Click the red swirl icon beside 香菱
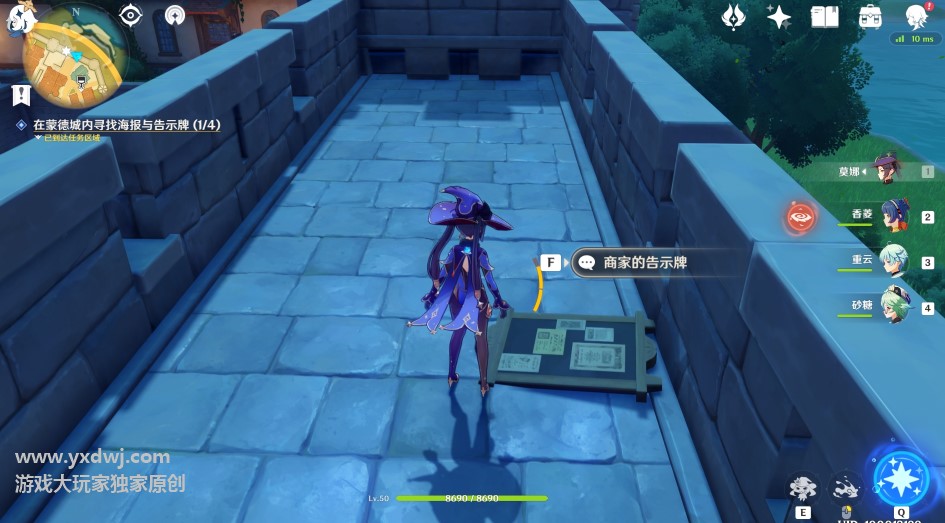The image size is (945, 523). click(800, 216)
